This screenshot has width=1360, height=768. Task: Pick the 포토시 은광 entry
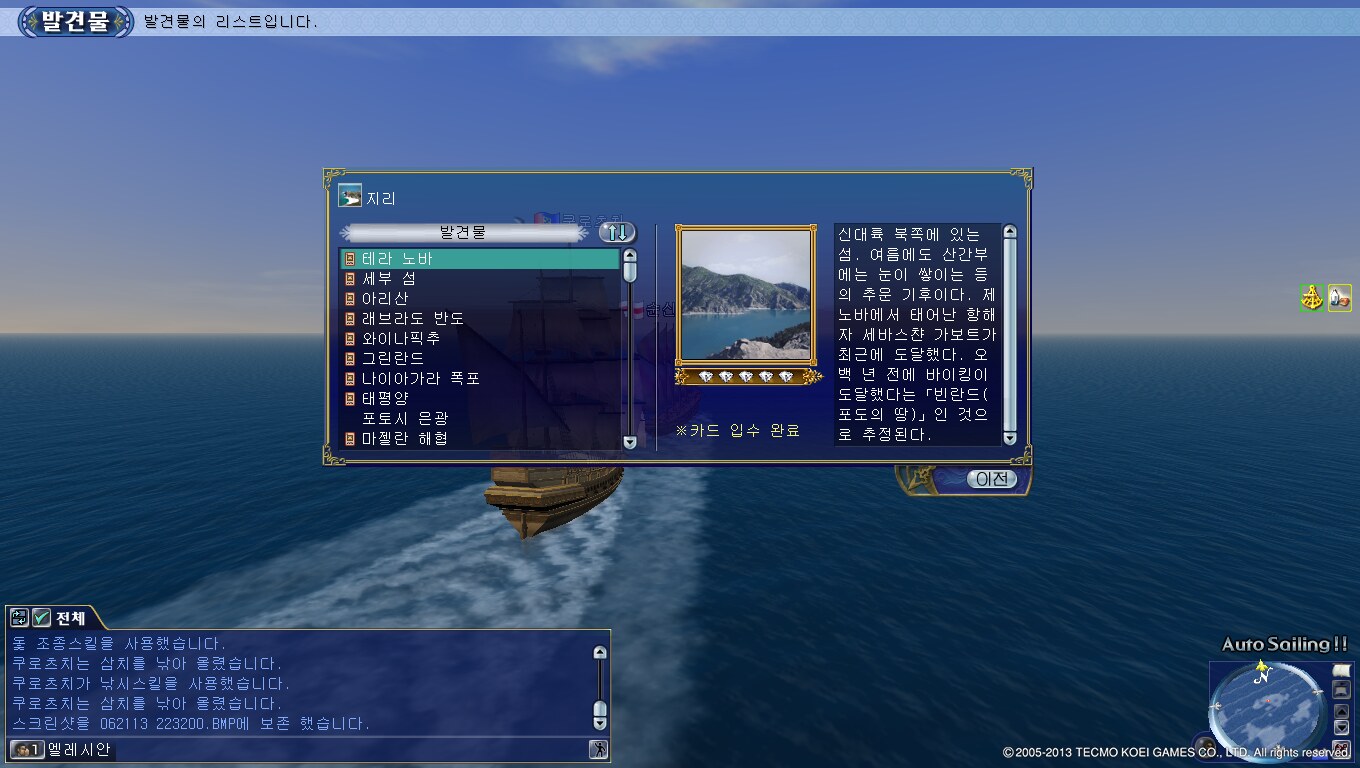coord(404,418)
